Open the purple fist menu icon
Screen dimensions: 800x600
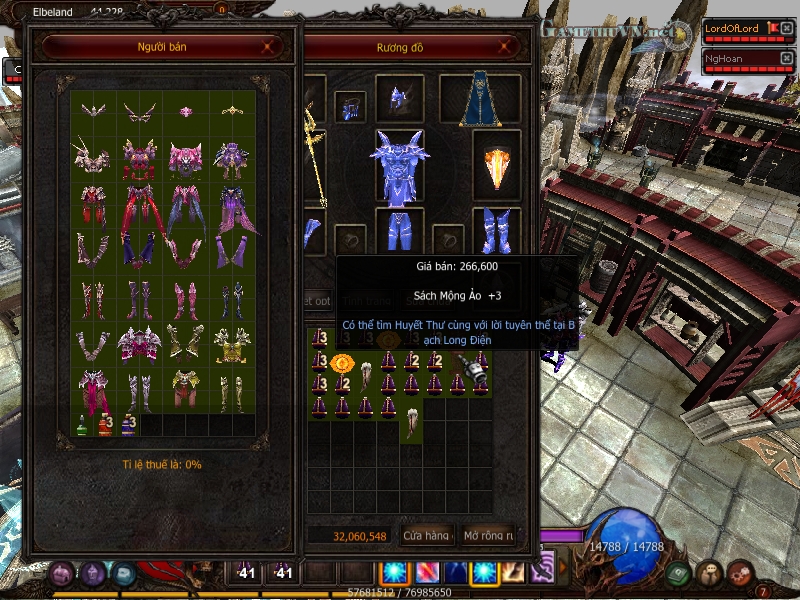[61, 573]
